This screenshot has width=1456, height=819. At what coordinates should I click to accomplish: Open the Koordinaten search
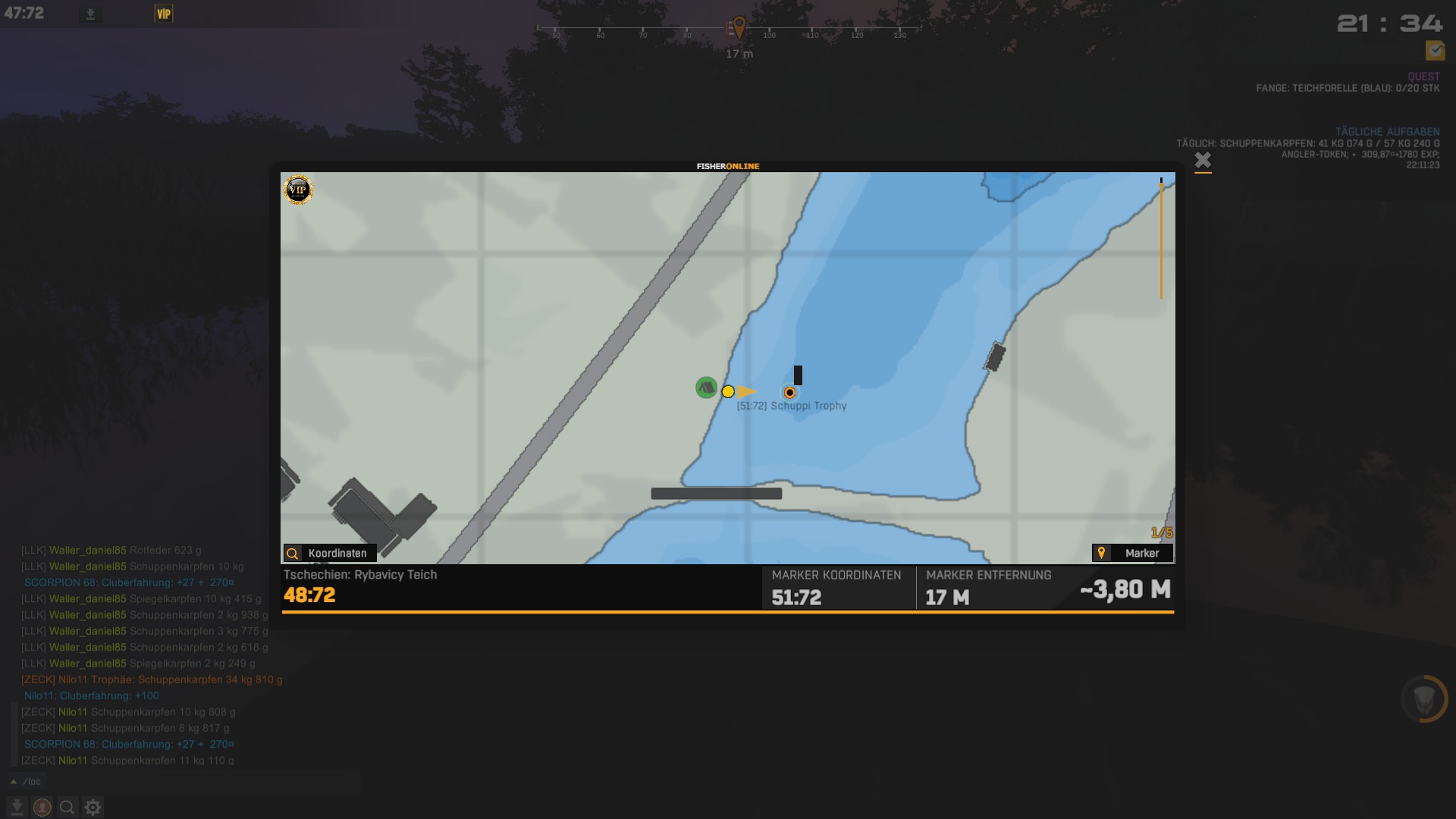click(330, 553)
